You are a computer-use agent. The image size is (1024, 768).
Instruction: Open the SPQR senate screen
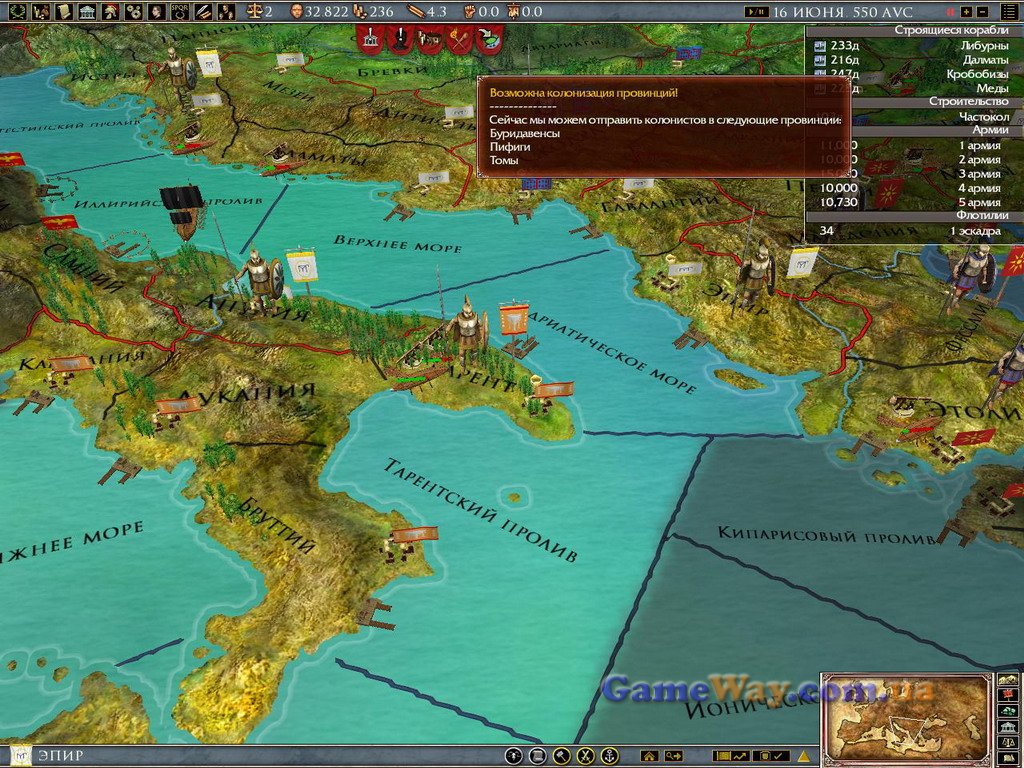pyautogui.click(x=181, y=12)
